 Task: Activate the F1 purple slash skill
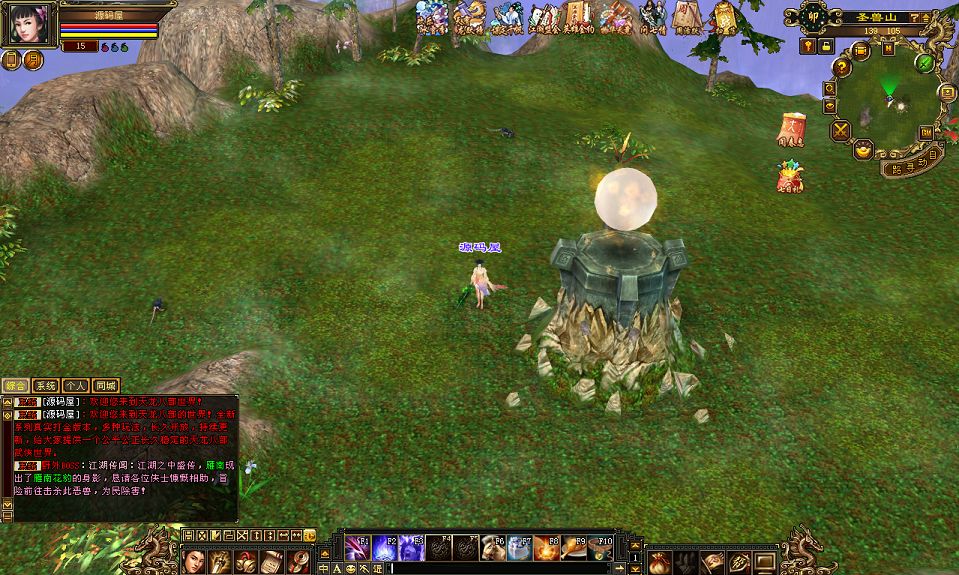[x=357, y=548]
